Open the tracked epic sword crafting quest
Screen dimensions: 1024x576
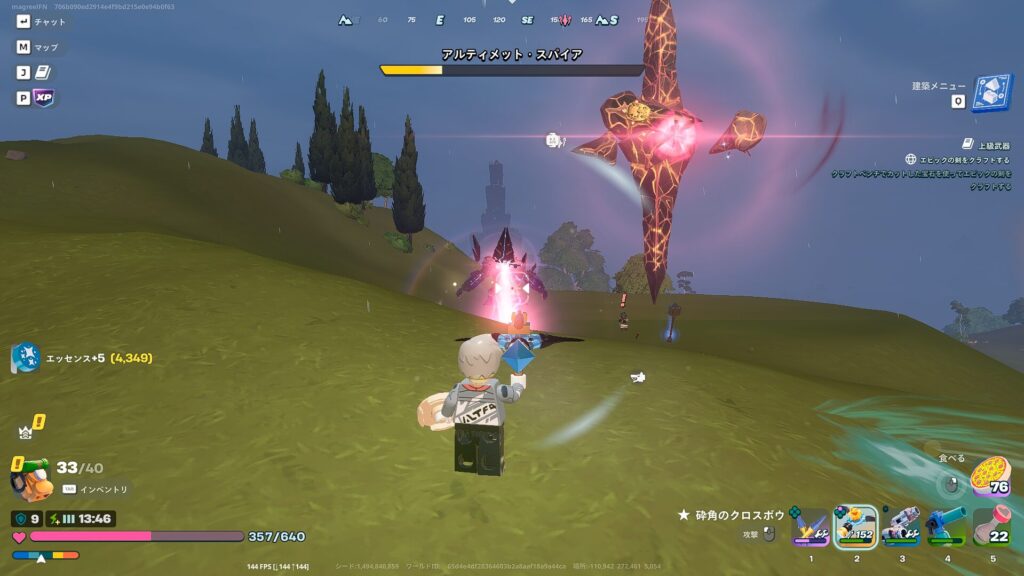(x=962, y=160)
